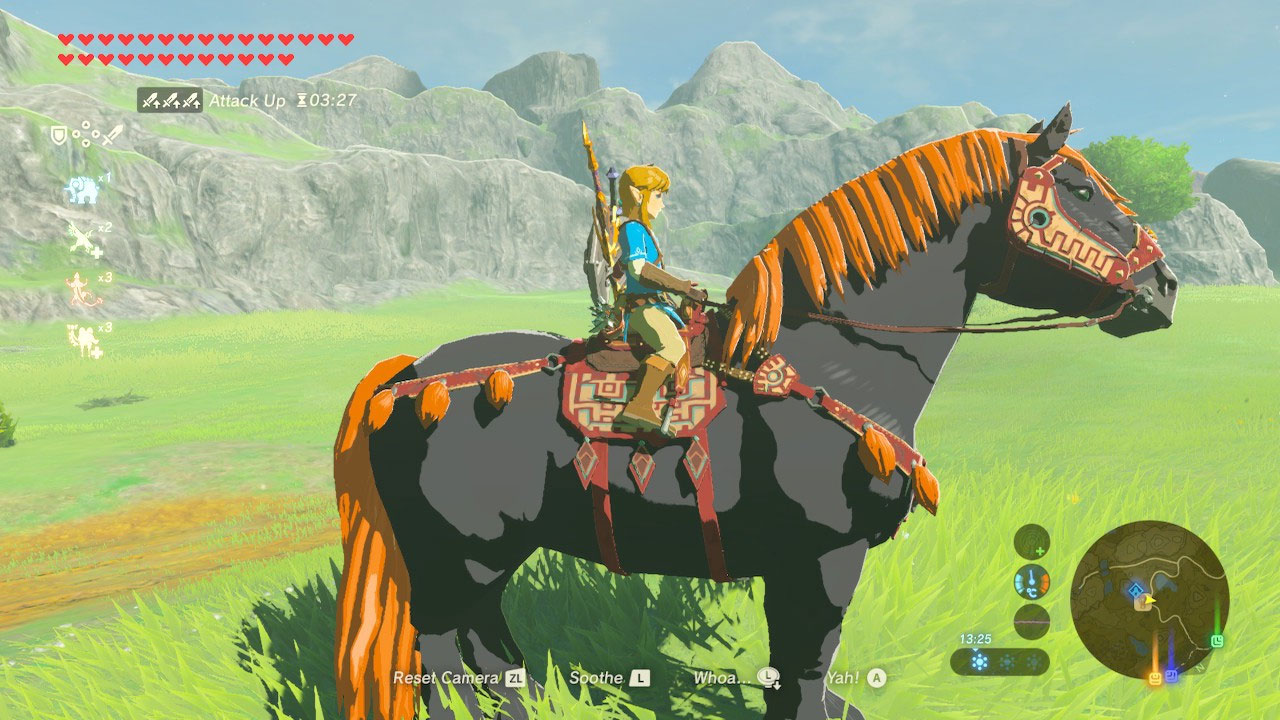
Task: Click the Sheikah Sensor icon on minimap
Action: coord(1031,543)
